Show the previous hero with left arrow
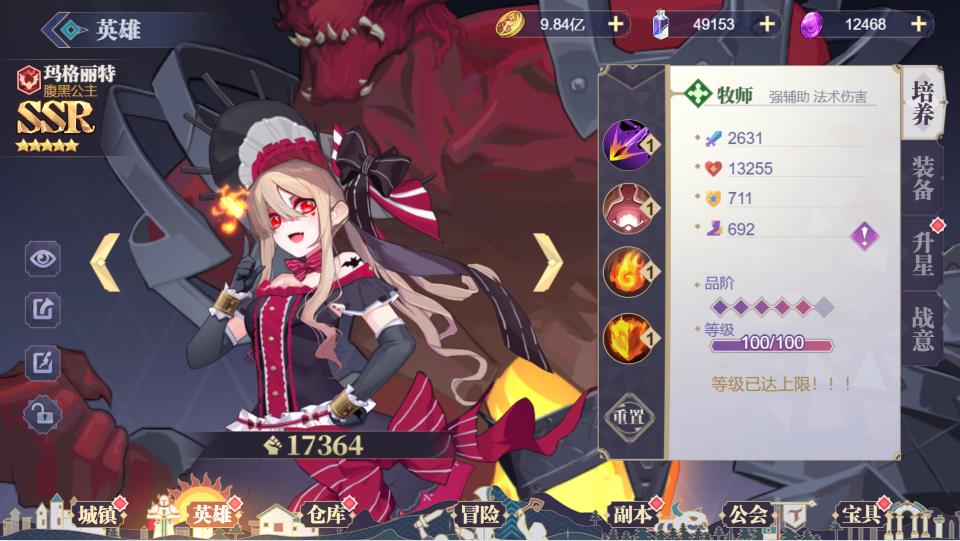Screen dimensions: 960x541 [106, 262]
